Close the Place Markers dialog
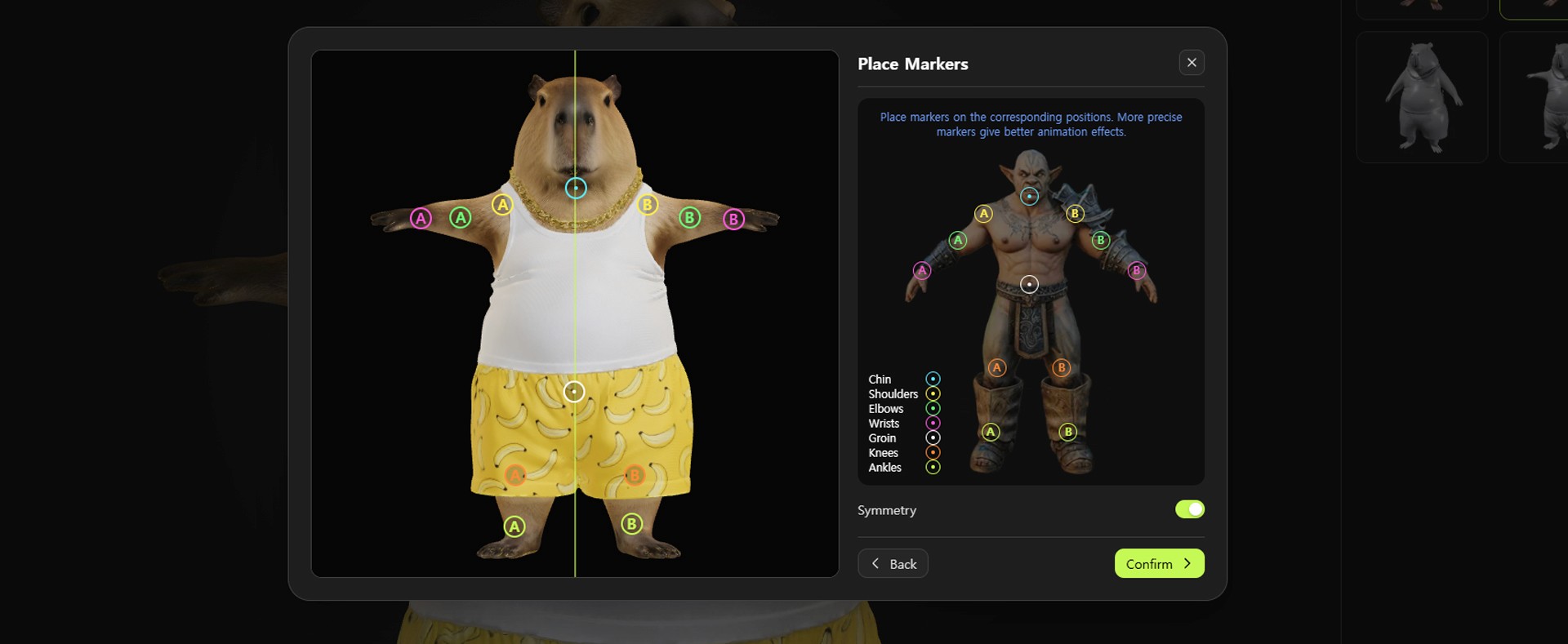This screenshot has height=644, width=1568. [1192, 63]
